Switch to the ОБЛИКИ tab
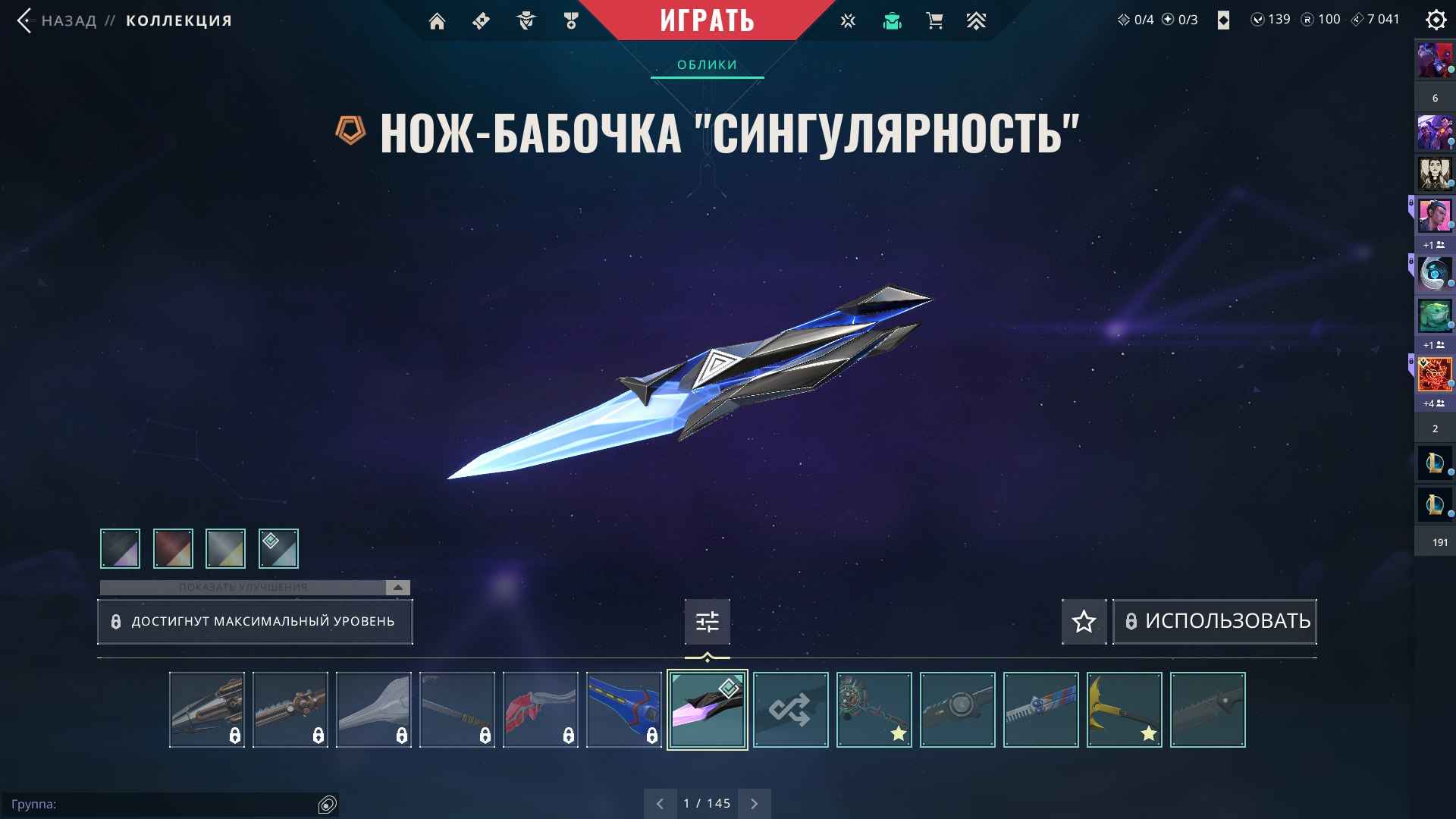The height and width of the screenshot is (819, 1456). 707,64
